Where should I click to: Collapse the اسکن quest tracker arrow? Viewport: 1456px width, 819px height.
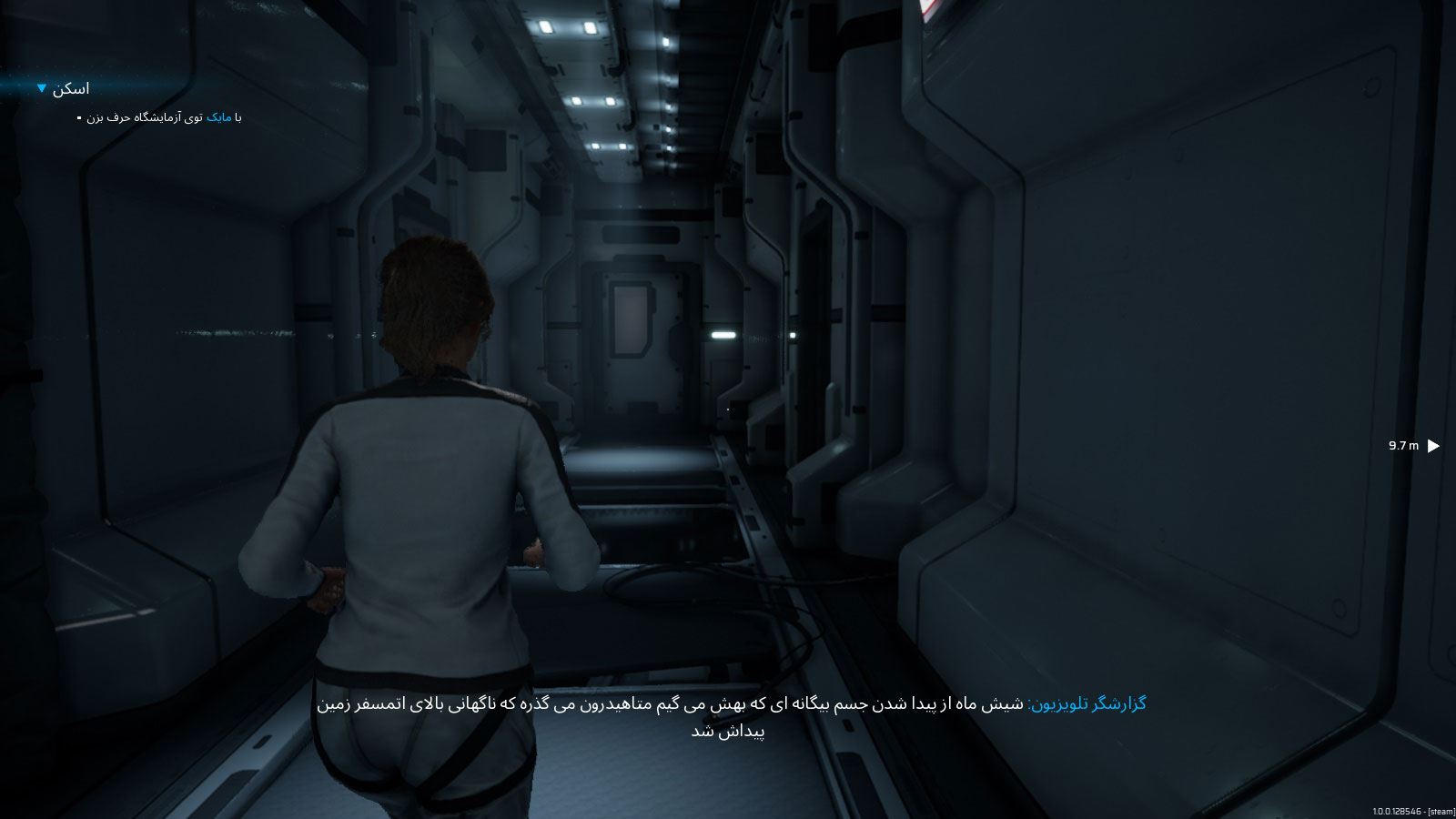tap(42, 88)
